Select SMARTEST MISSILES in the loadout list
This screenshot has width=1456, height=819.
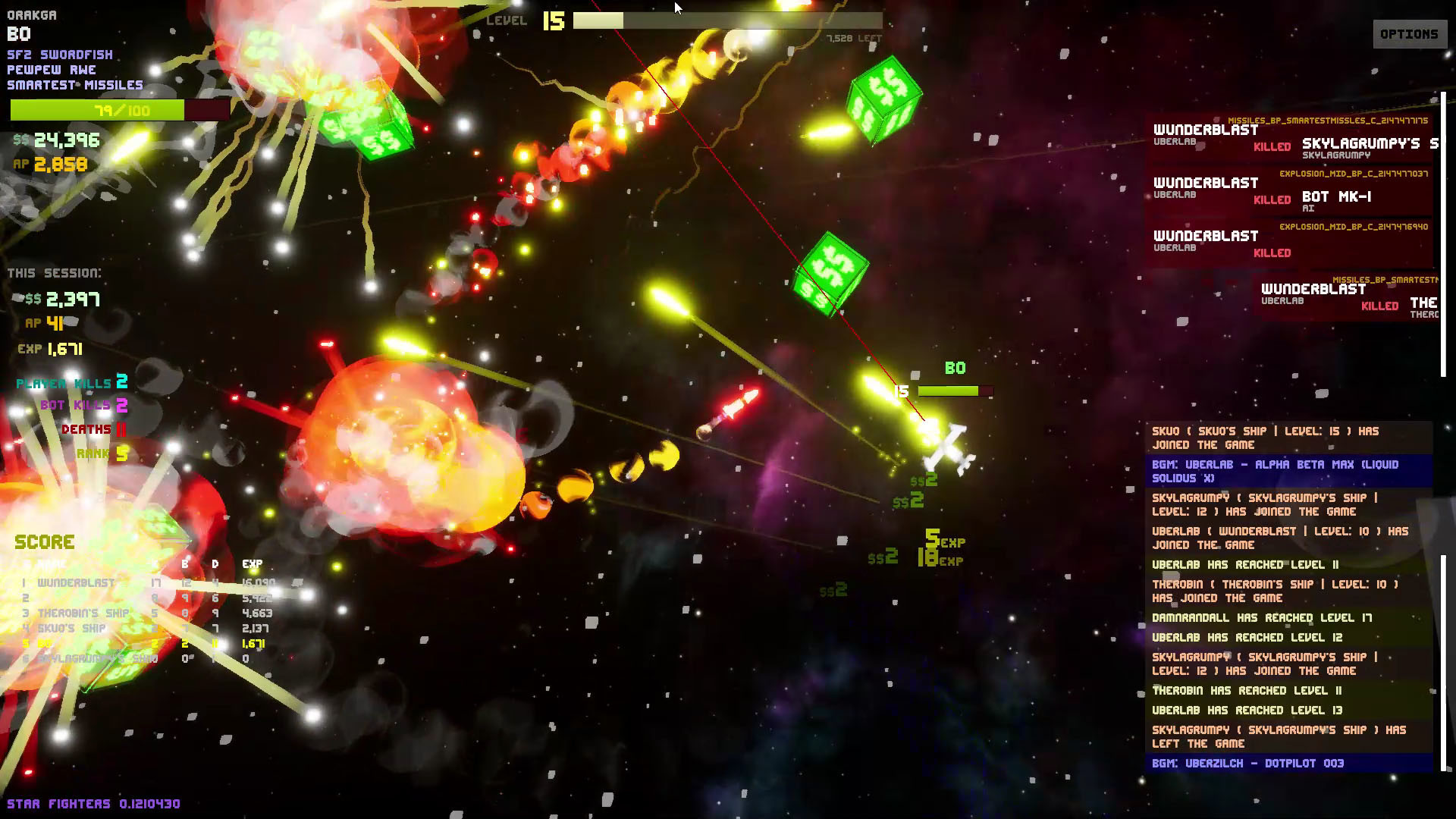[x=74, y=85]
